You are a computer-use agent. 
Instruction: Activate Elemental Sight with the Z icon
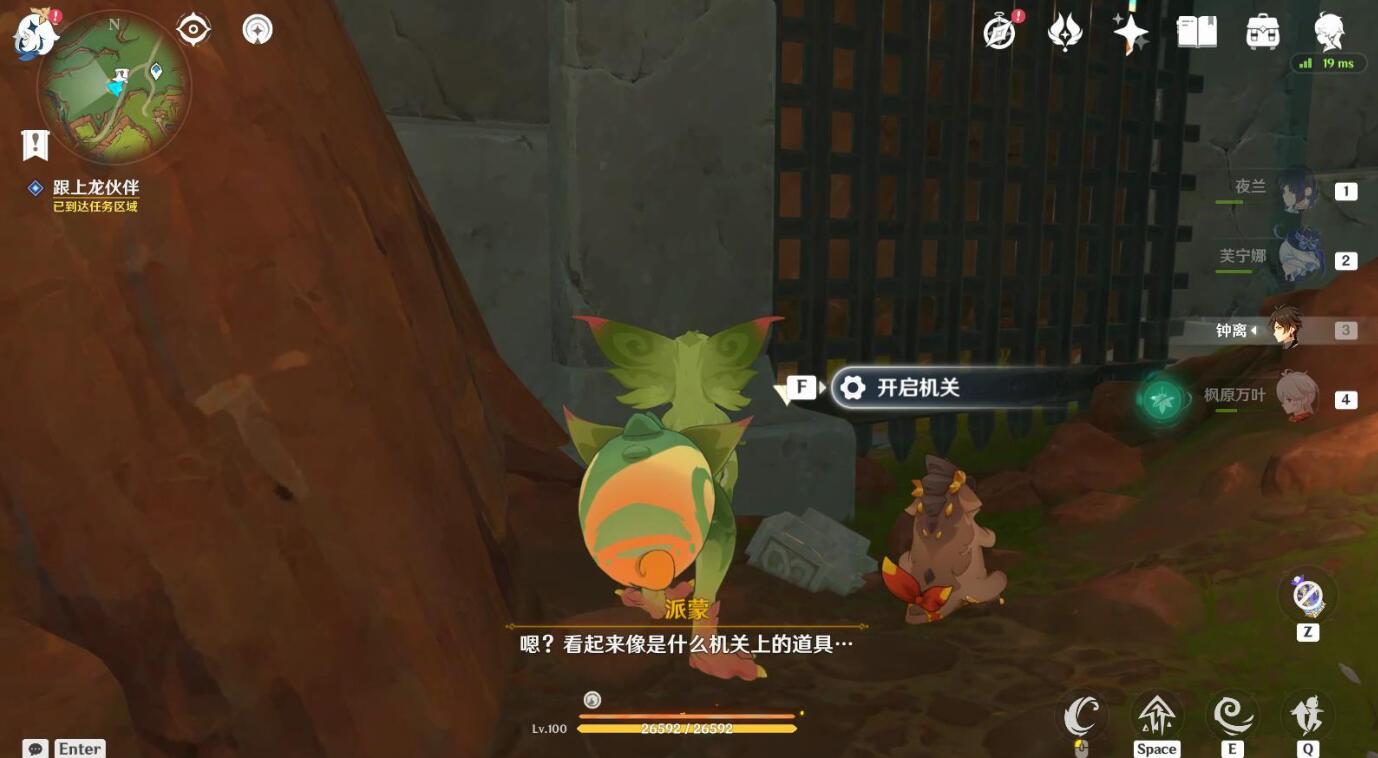[1306, 597]
